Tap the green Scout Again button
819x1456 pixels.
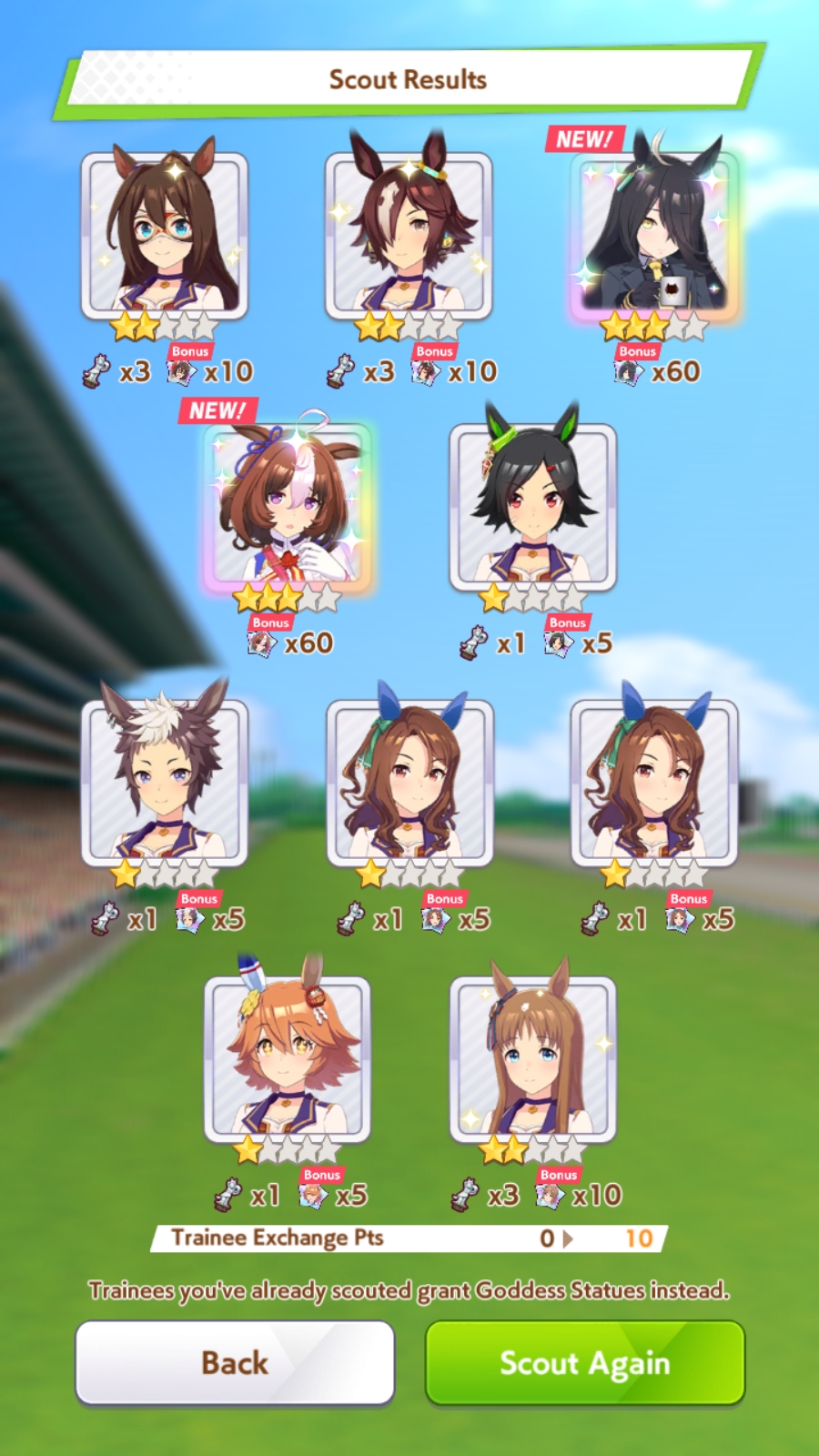tap(585, 1362)
